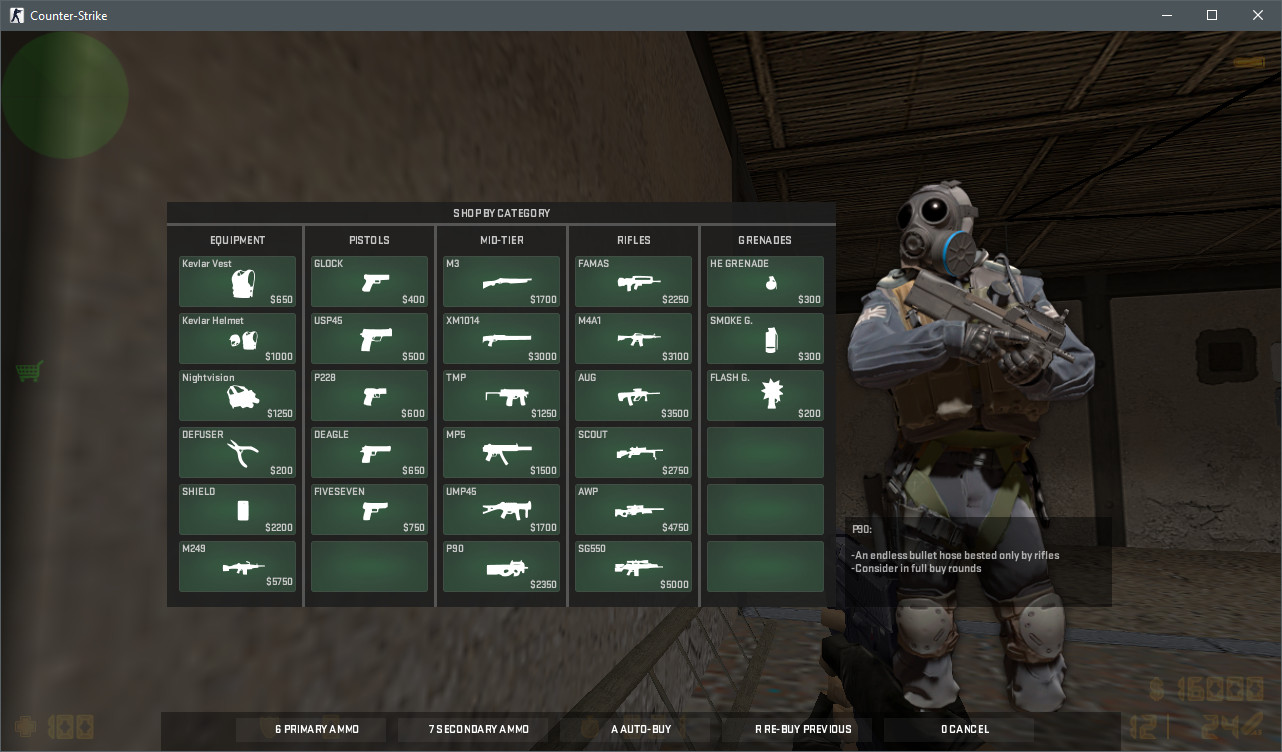Buy the MP5 submachine gun
The image size is (1282, 752).
[x=501, y=452]
